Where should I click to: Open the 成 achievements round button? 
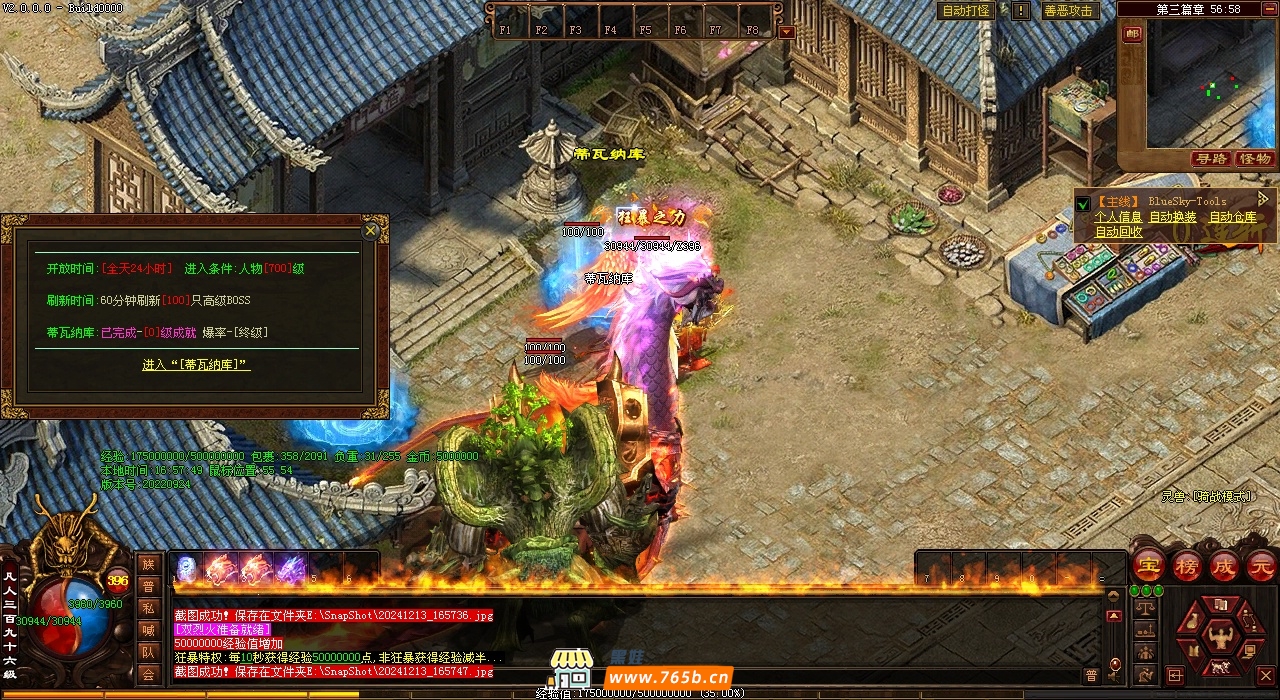click(x=1224, y=565)
